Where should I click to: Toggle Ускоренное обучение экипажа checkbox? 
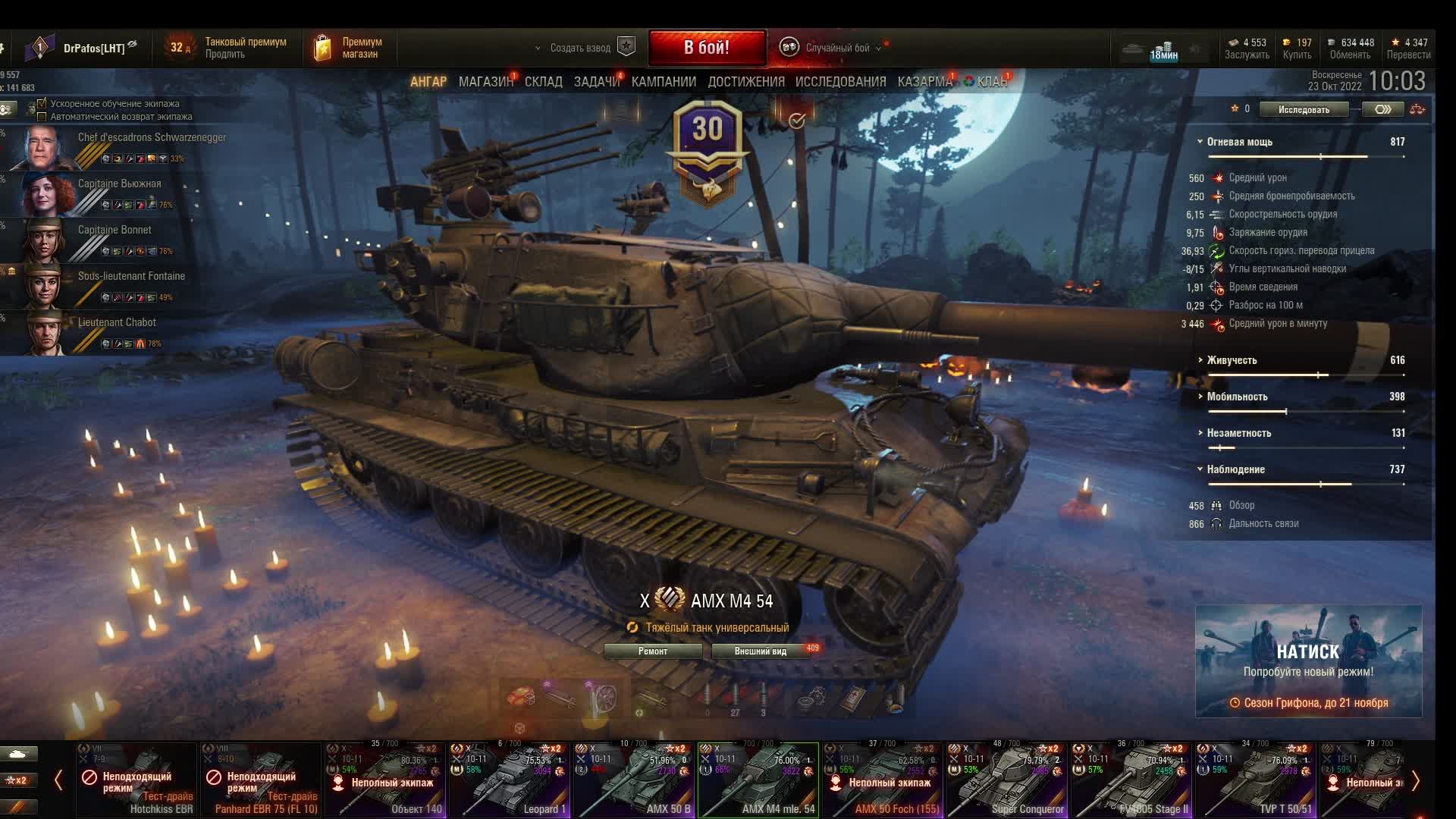(x=42, y=103)
